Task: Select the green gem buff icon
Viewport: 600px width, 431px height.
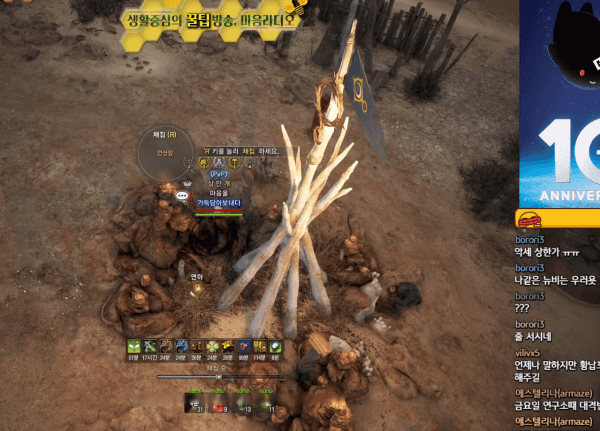Action: [275, 346]
